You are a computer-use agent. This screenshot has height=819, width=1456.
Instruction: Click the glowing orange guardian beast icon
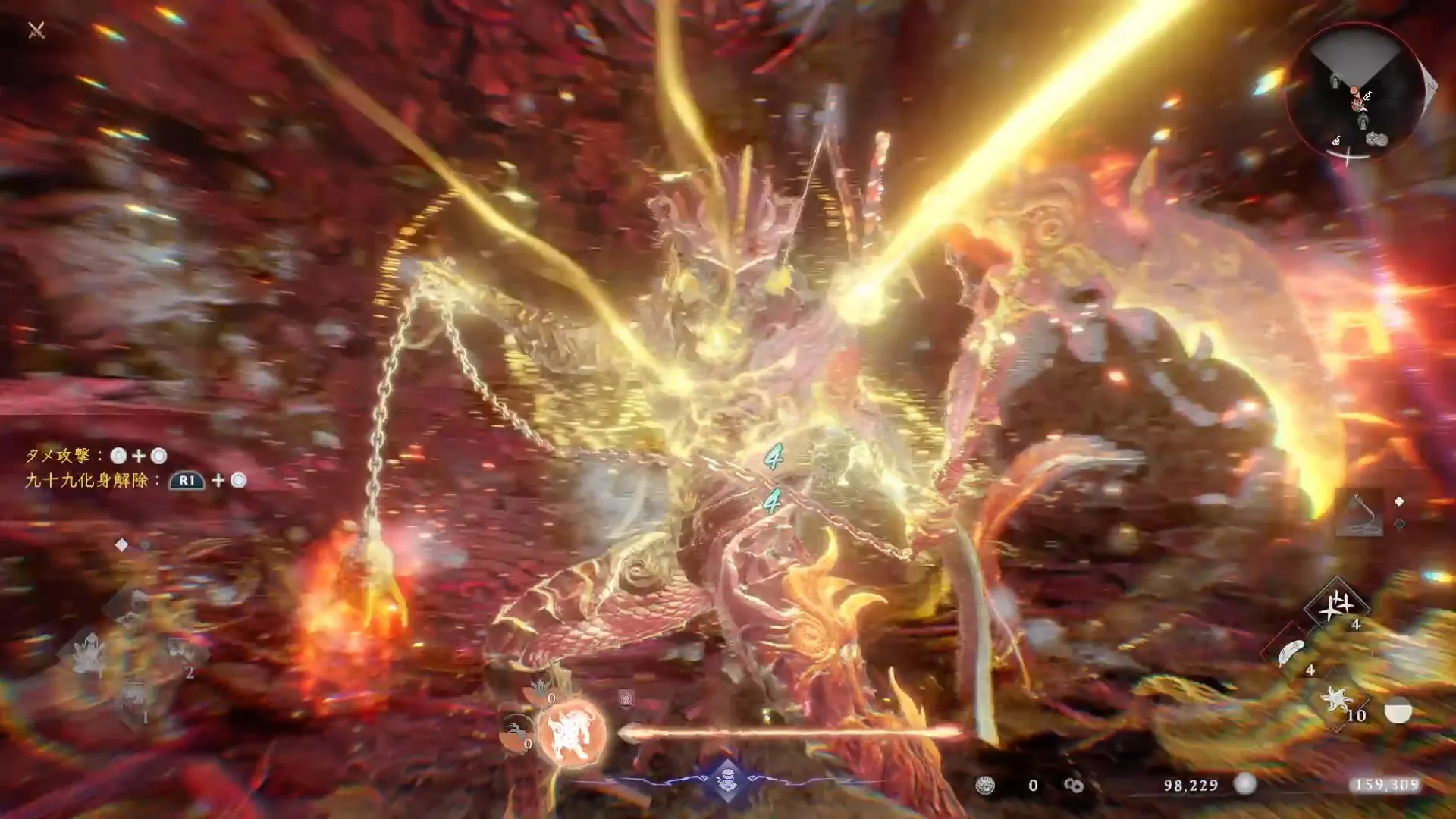point(571,733)
